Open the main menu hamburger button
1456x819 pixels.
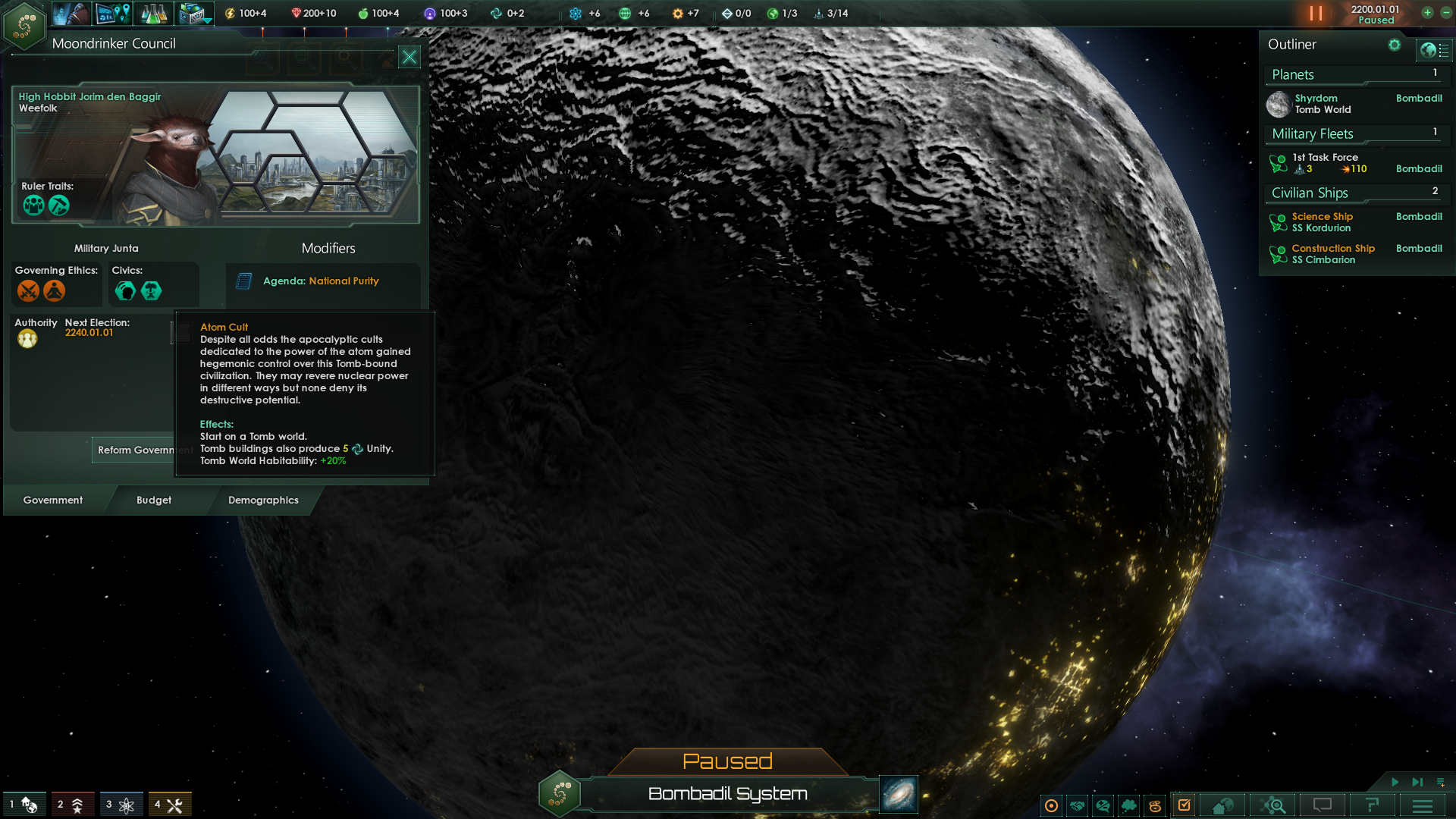click(1423, 805)
